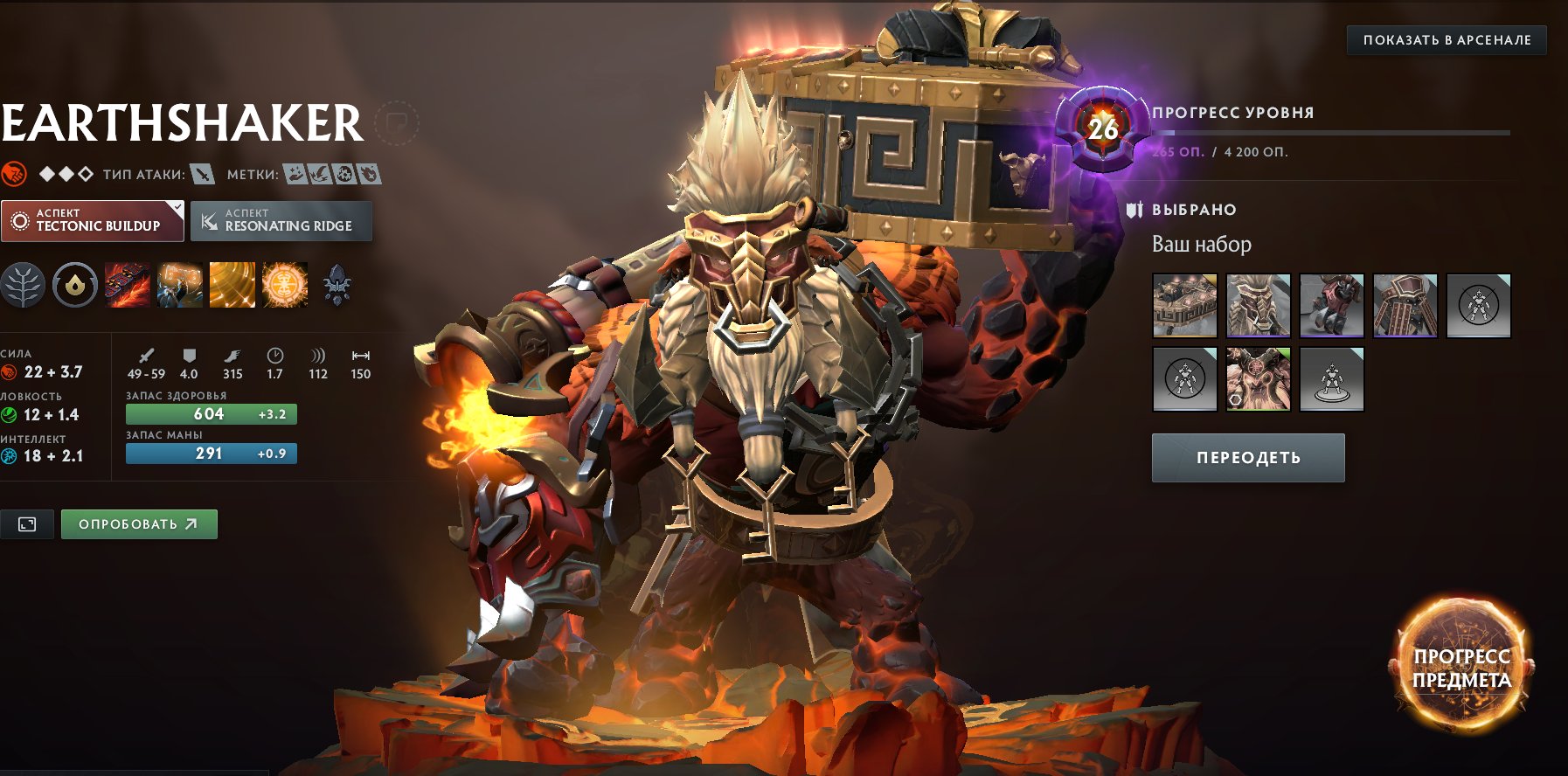Select the Tectonic Buildup aspect
The height and width of the screenshot is (776, 1568).
pyautogui.click(x=92, y=220)
